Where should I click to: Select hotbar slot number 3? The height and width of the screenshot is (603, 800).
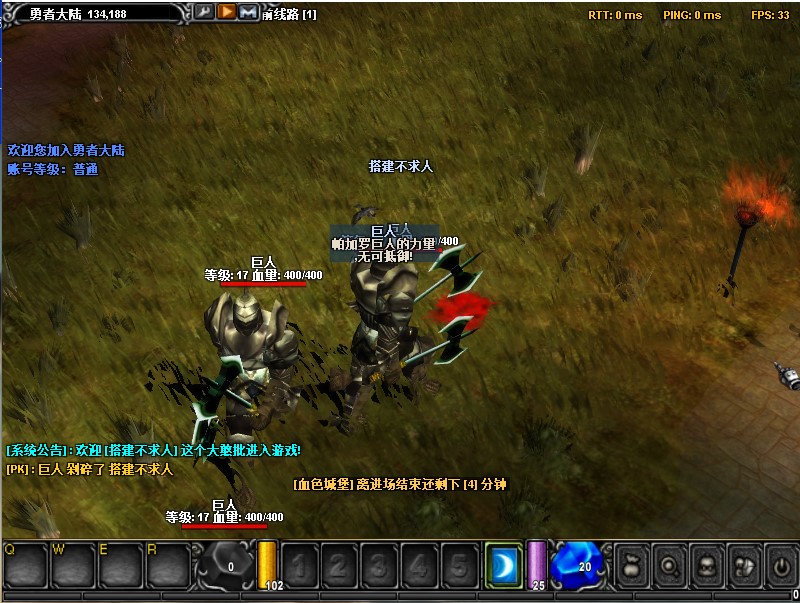379,566
